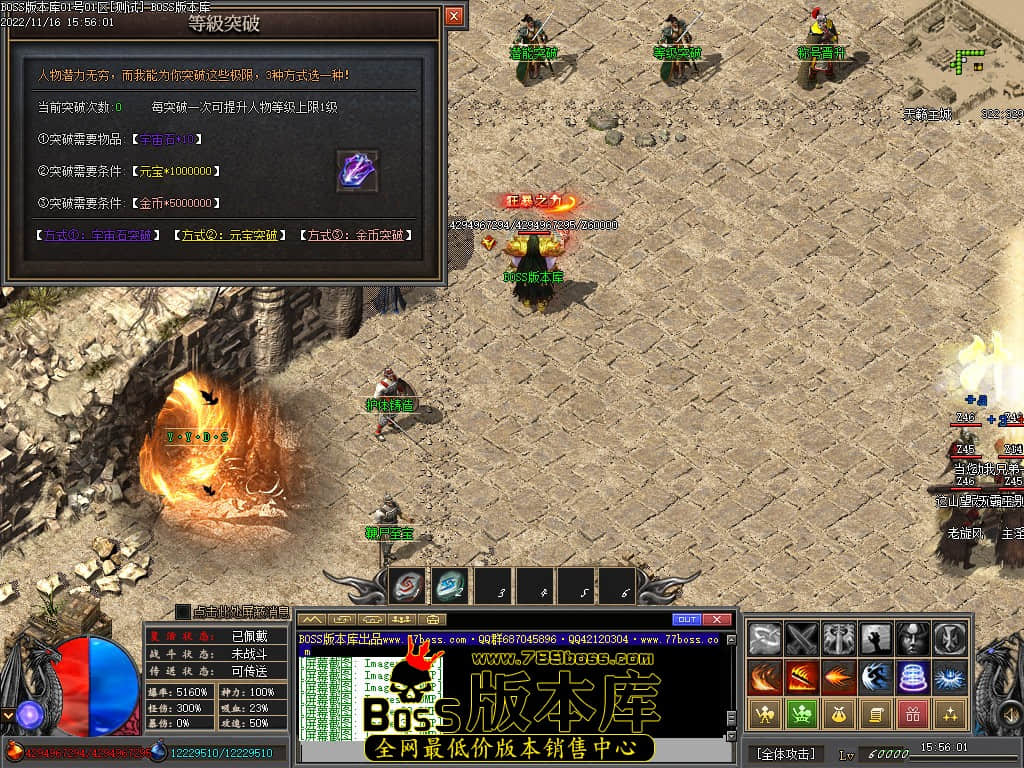This screenshot has height=768, width=1024.
Task: Choose 方式②: 元宝突破 option
Action: tap(229, 236)
